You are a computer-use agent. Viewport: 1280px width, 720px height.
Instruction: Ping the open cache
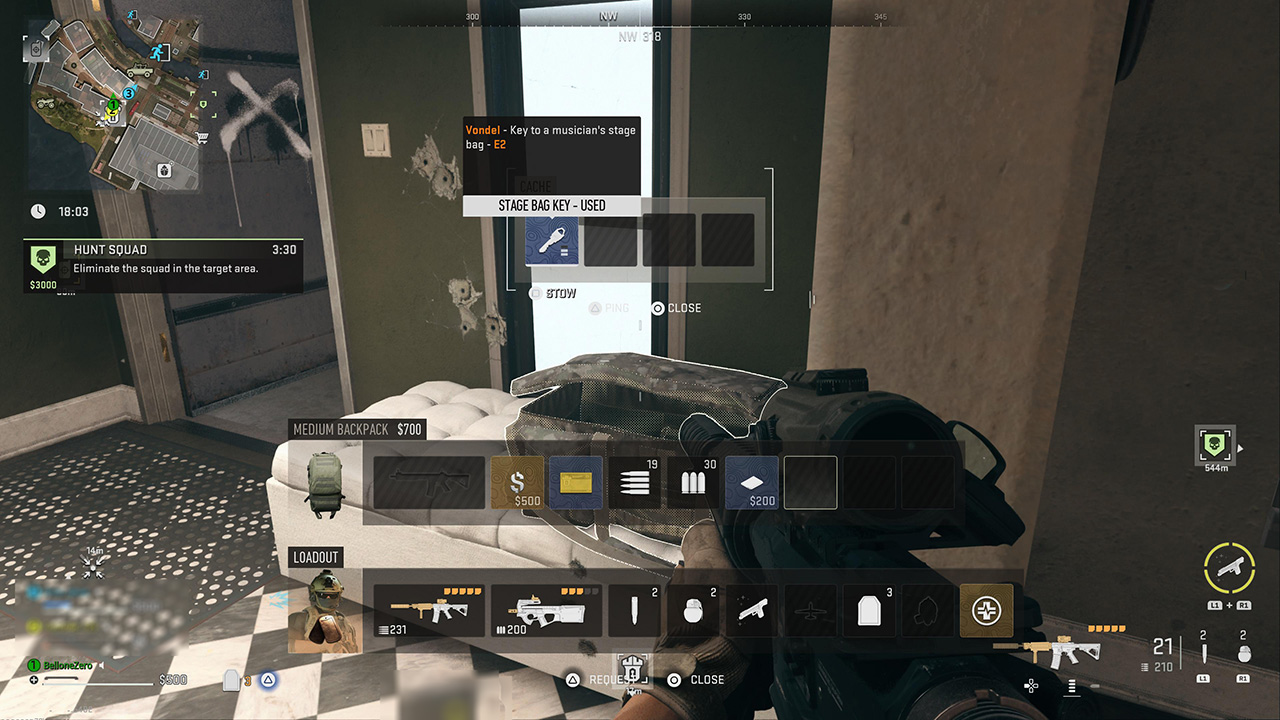coord(610,308)
